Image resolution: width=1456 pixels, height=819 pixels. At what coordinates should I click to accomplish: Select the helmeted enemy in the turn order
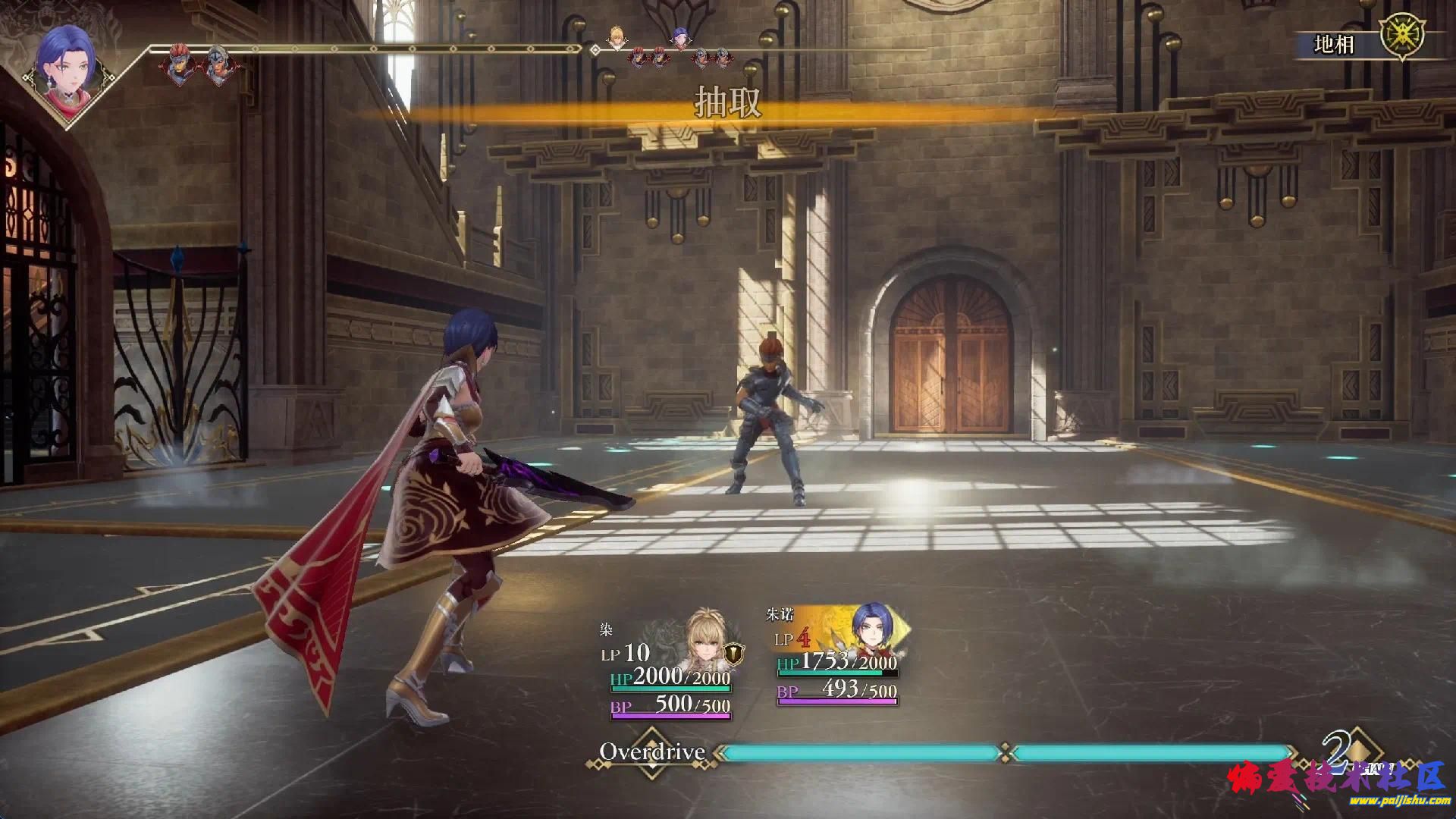pyautogui.click(x=219, y=66)
